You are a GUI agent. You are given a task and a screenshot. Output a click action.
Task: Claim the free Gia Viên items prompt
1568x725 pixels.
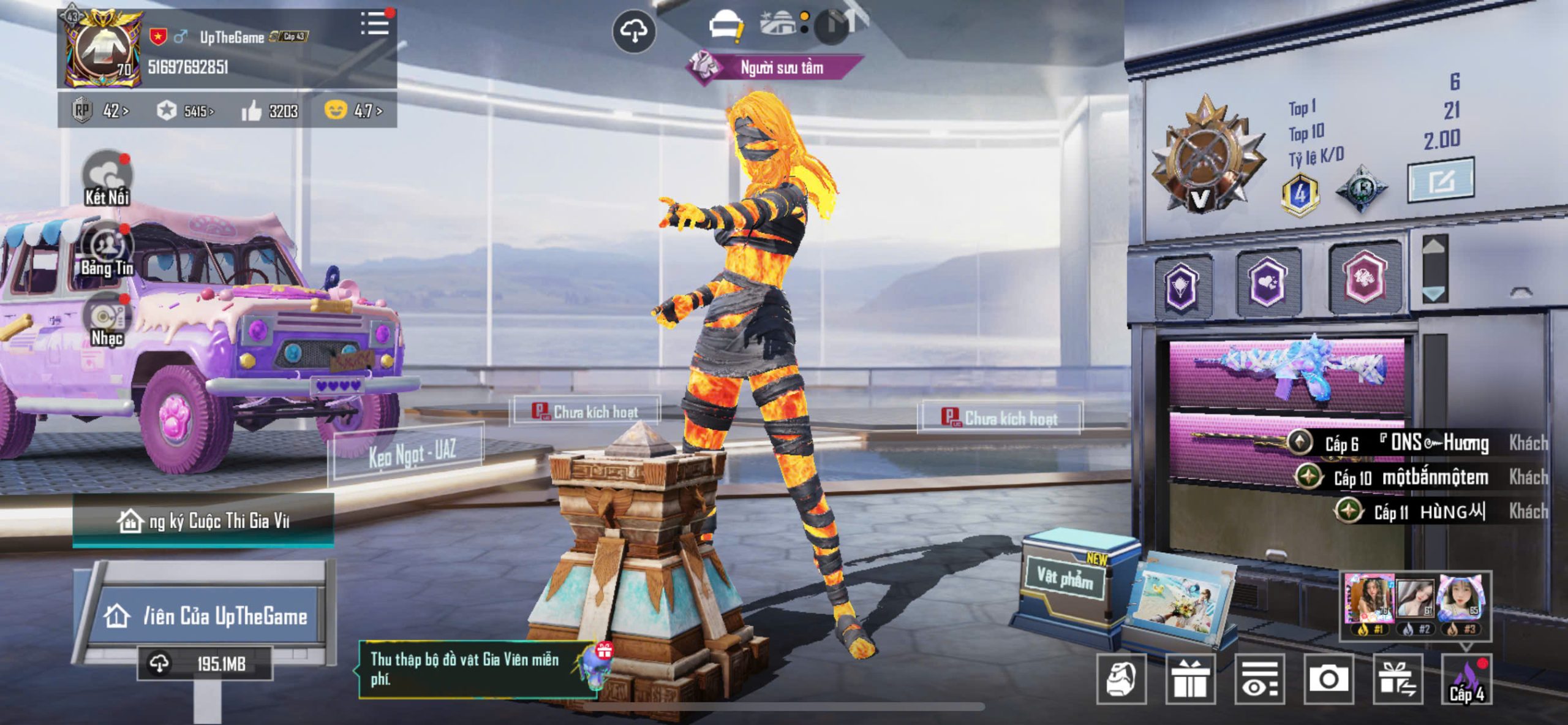pos(475,669)
